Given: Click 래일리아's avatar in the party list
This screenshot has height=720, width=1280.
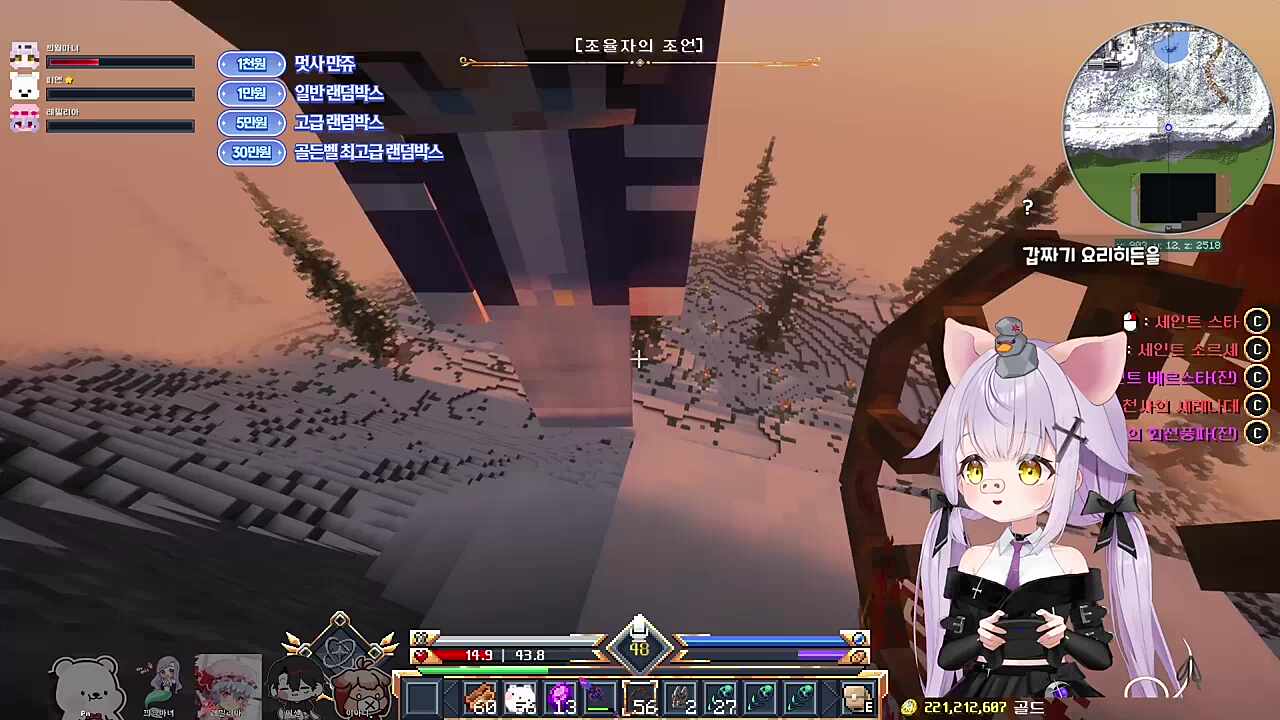Looking at the screenshot, I should coord(24,119).
